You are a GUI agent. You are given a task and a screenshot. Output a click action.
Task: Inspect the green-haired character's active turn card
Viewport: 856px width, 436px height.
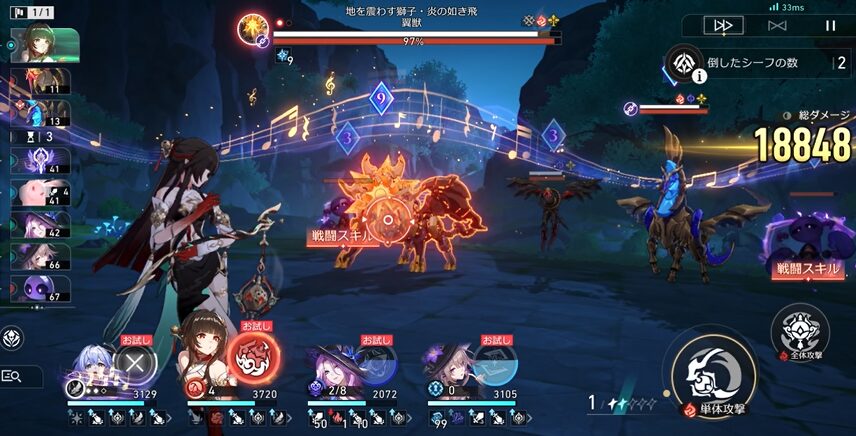point(44,46)
